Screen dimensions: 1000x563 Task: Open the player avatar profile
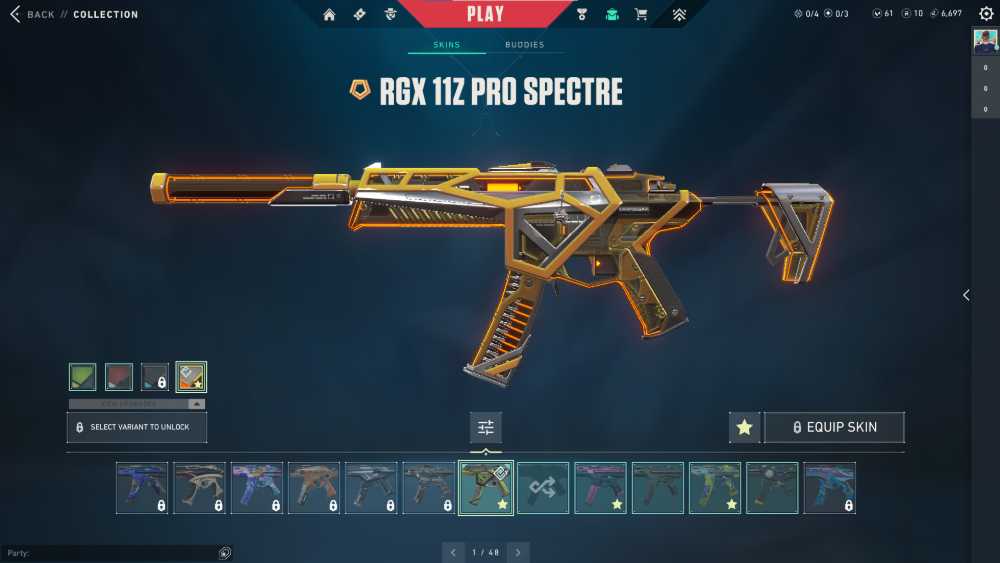(985, 40)
